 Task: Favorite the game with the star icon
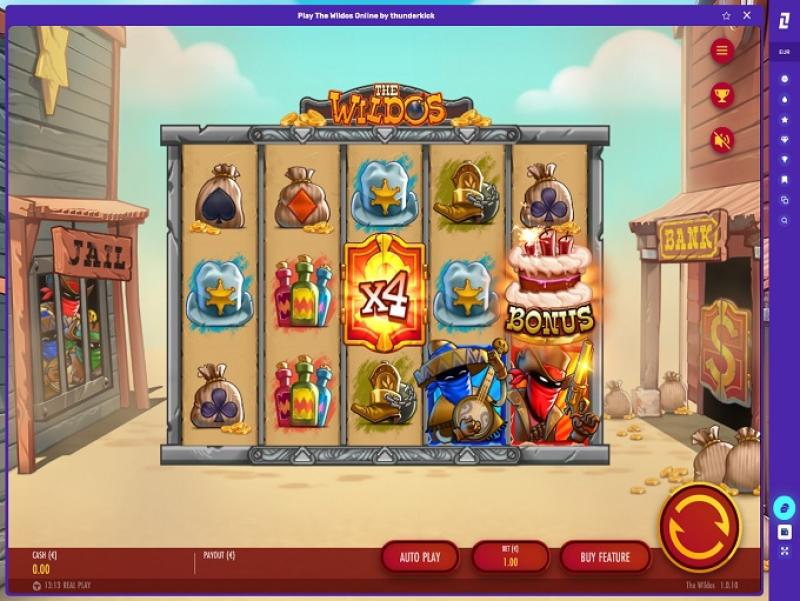pyautogui.click(x=726, y=16)
